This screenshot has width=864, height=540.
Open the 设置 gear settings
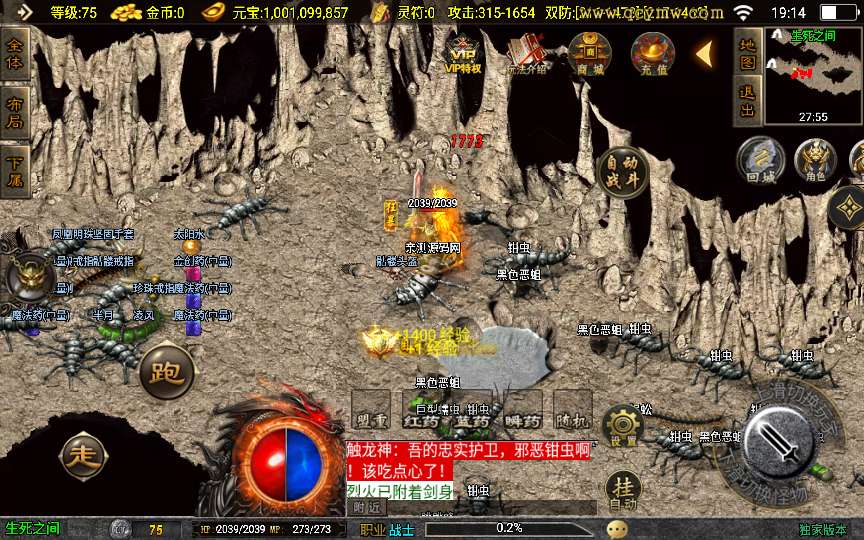pyautogui.click(x=623, y=427)
